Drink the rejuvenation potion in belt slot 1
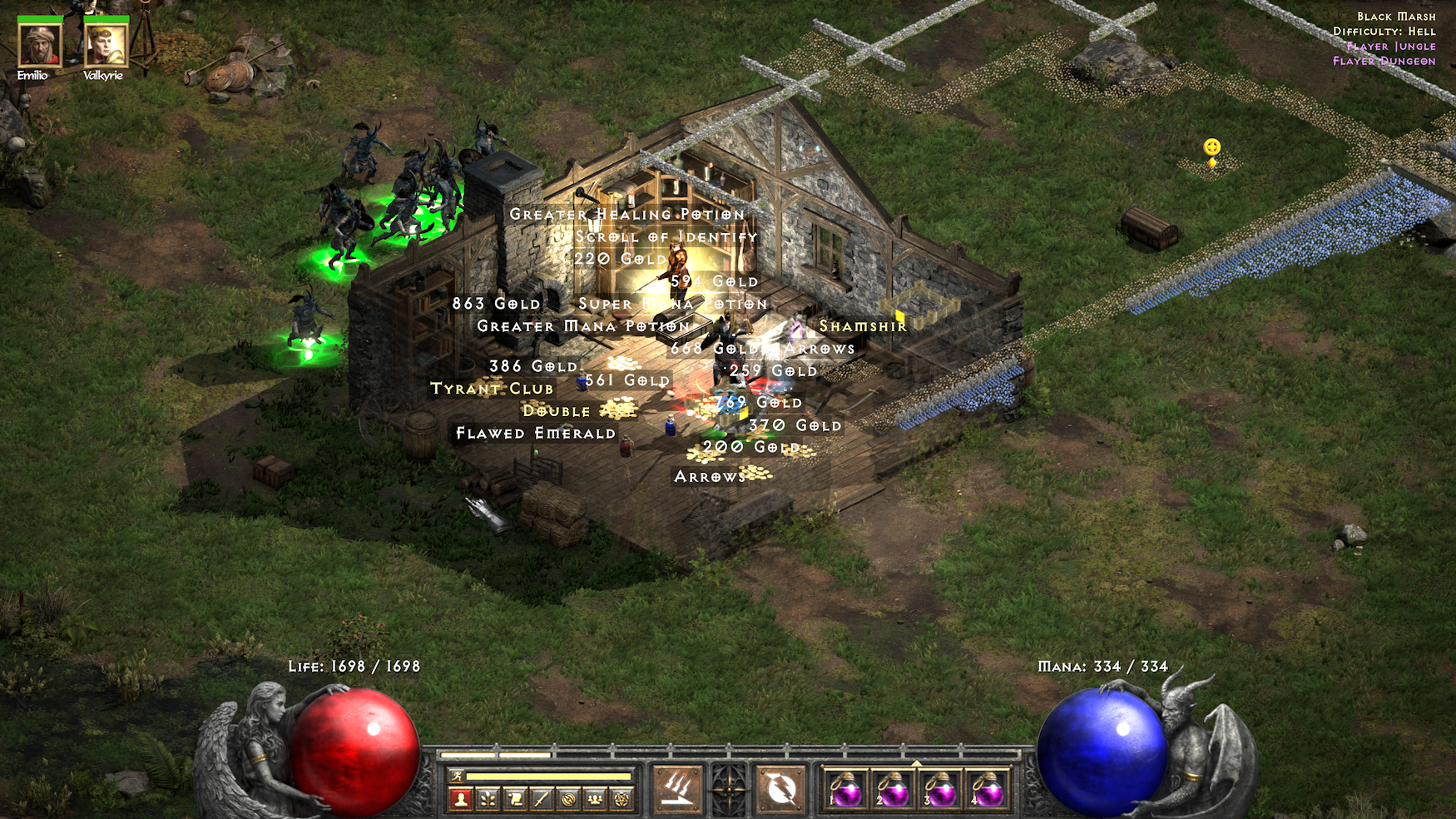 click(x=848, y=792)
